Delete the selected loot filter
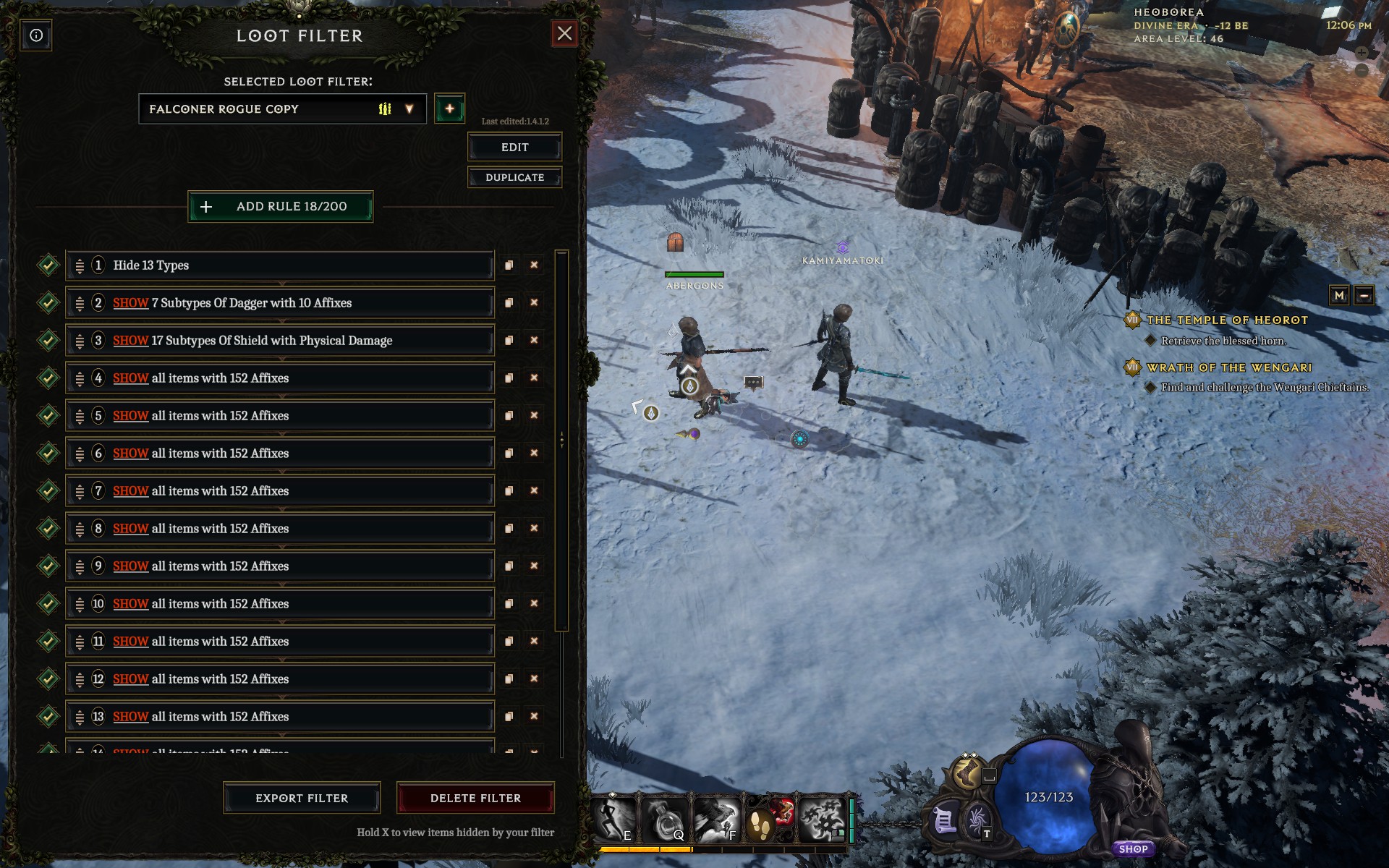 click(475, 799)
